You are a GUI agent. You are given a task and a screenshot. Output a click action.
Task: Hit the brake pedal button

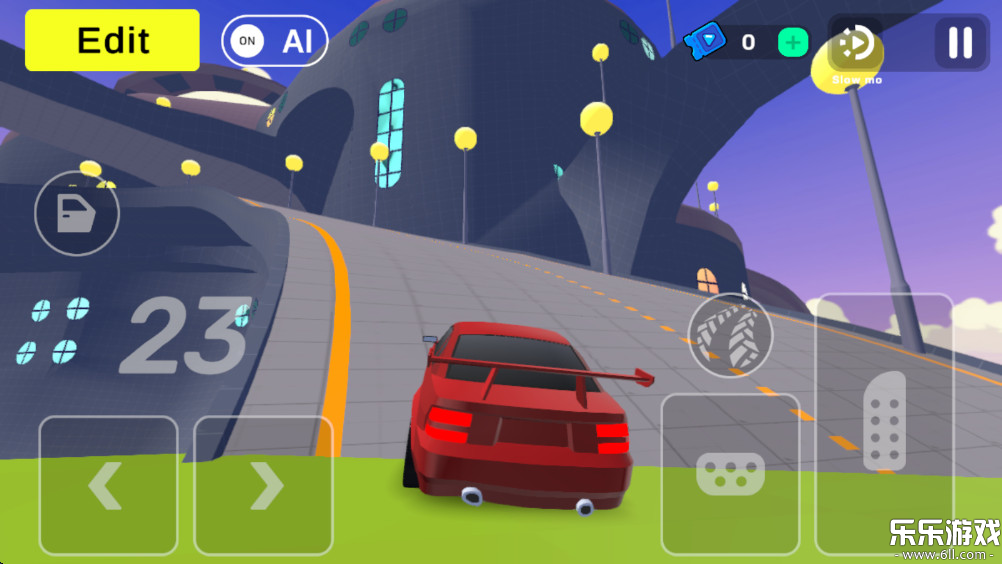click(x=730, y=473)
